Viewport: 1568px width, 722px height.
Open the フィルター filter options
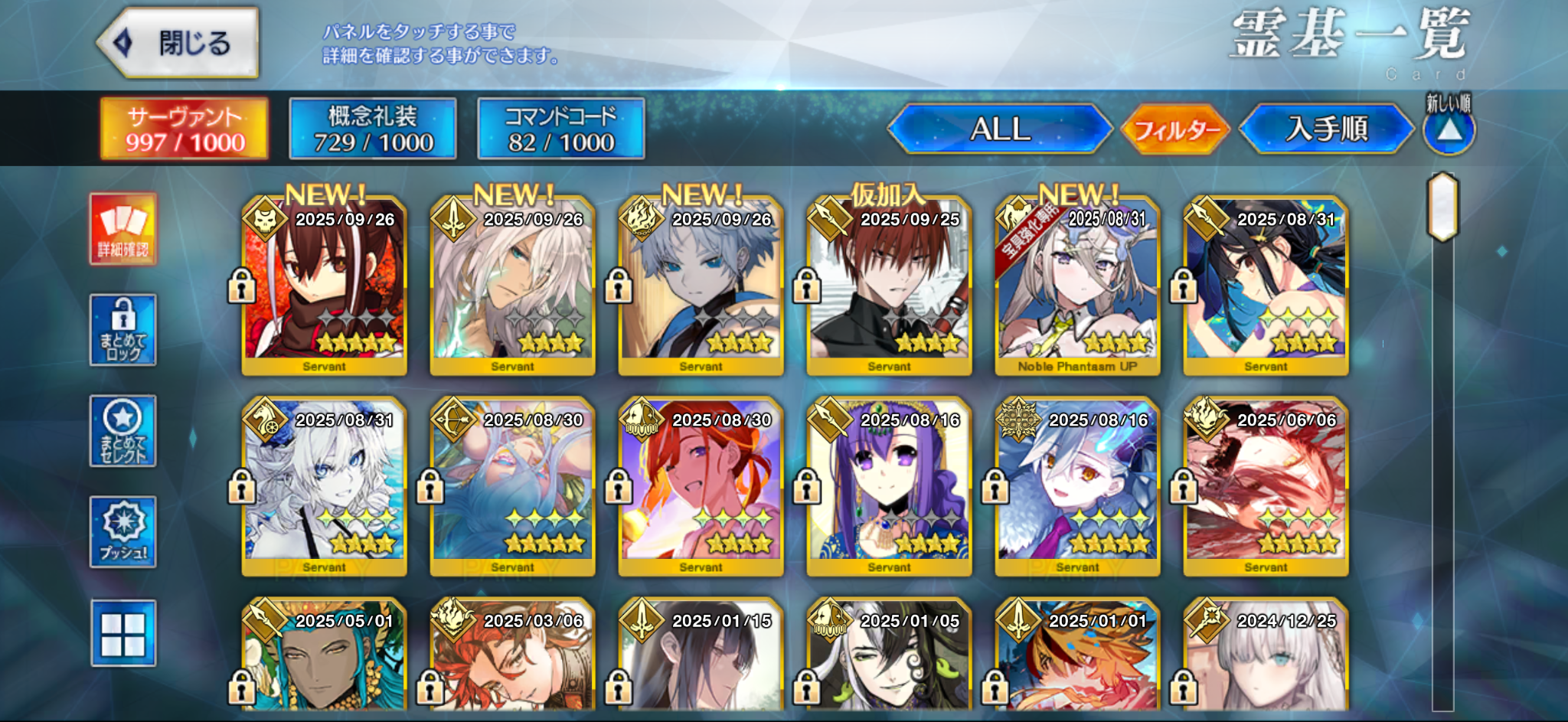tap(1175, 130)
